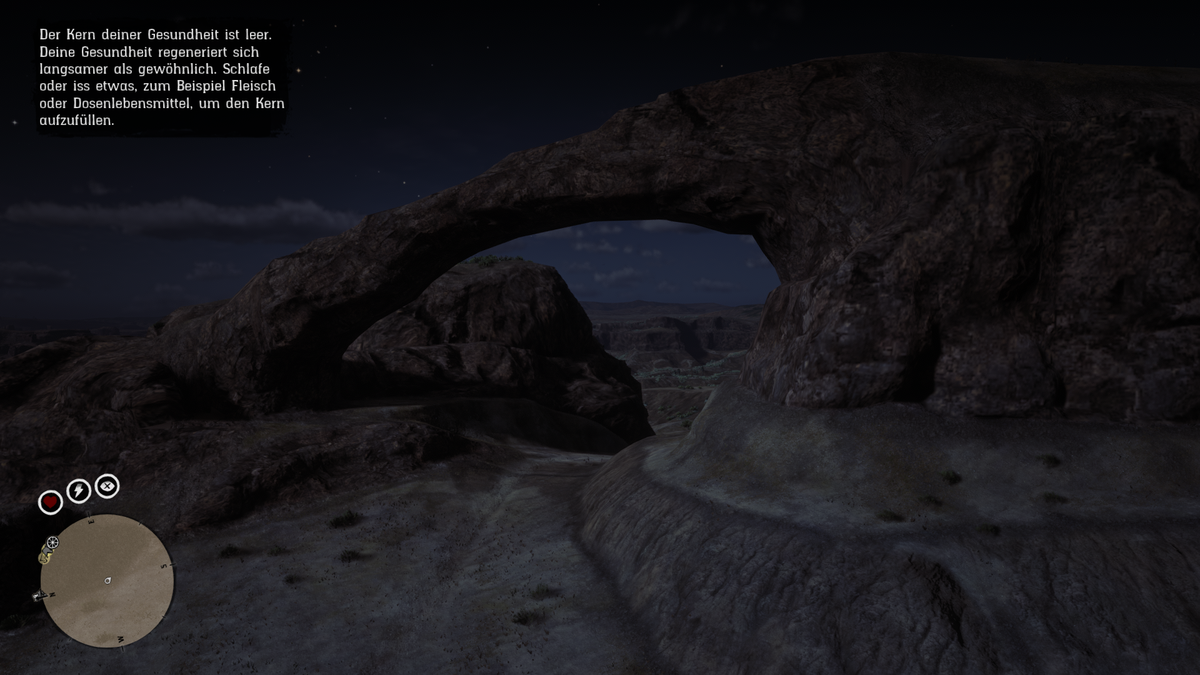Select the wagon wheel marker on minimap edge

pyautogui.click(x=53, y=543)
